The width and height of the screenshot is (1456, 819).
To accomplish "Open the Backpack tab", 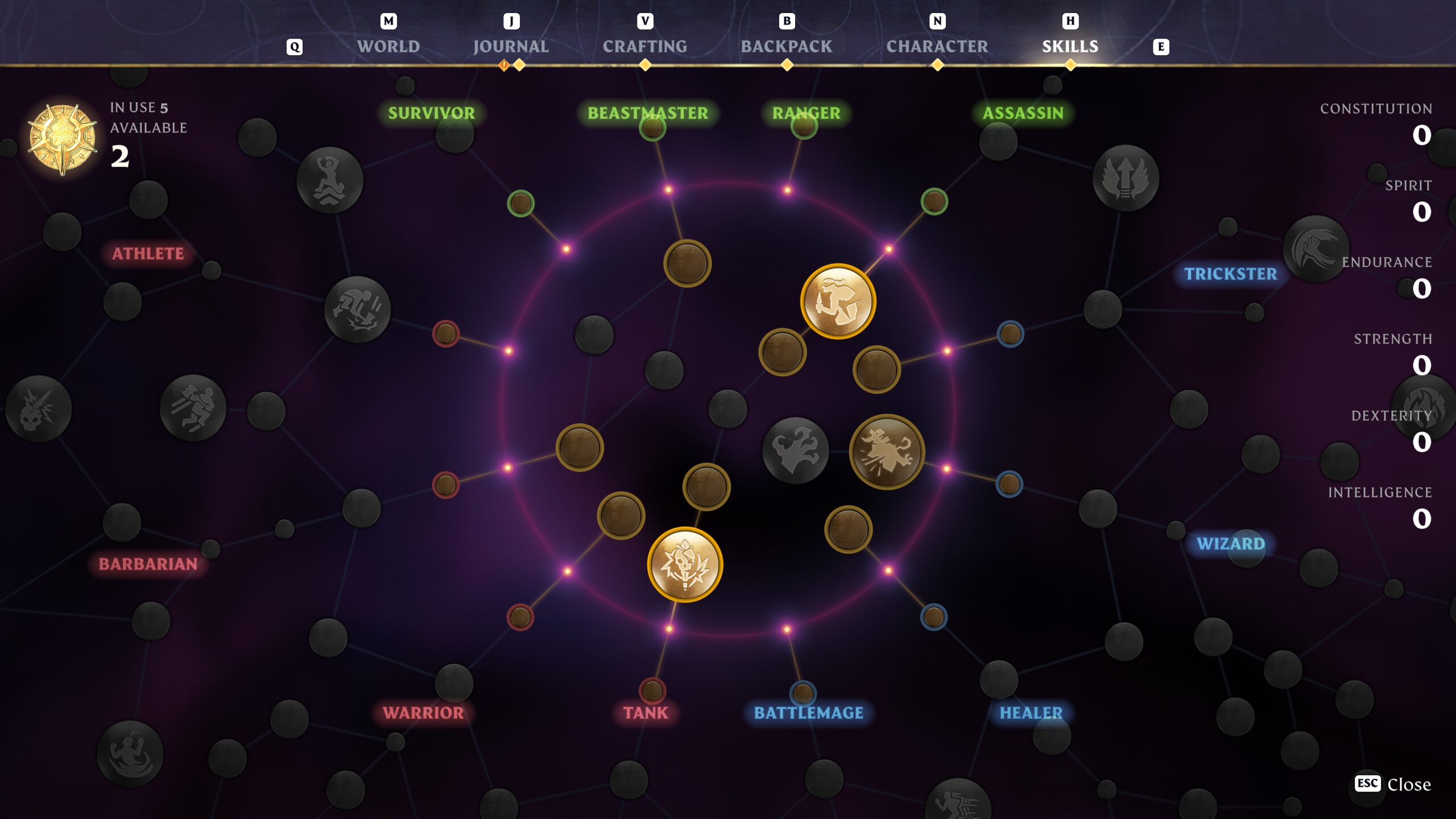I will click(x=786, y=46).
